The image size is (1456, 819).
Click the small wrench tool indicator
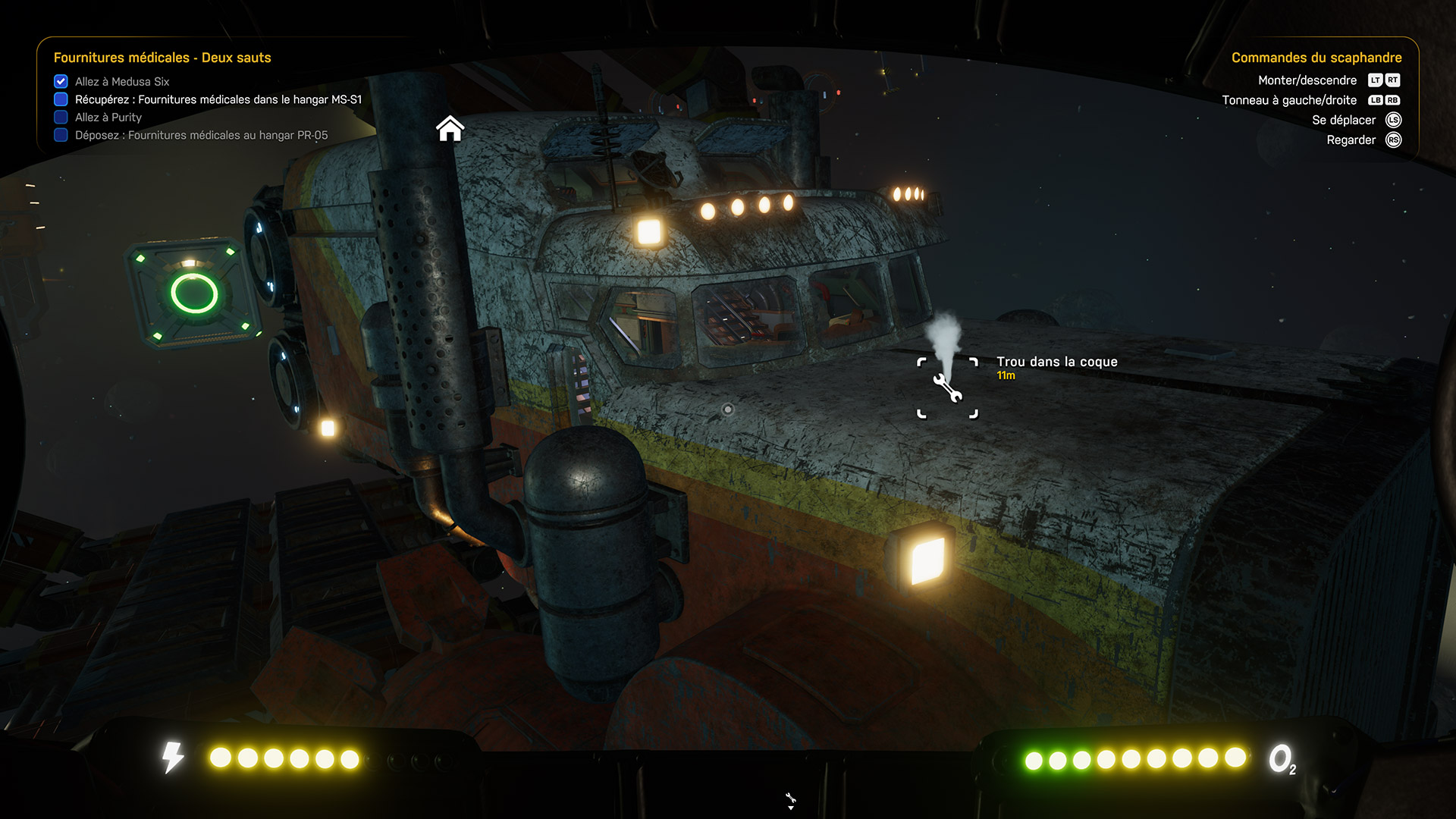[x=790, y=799]
